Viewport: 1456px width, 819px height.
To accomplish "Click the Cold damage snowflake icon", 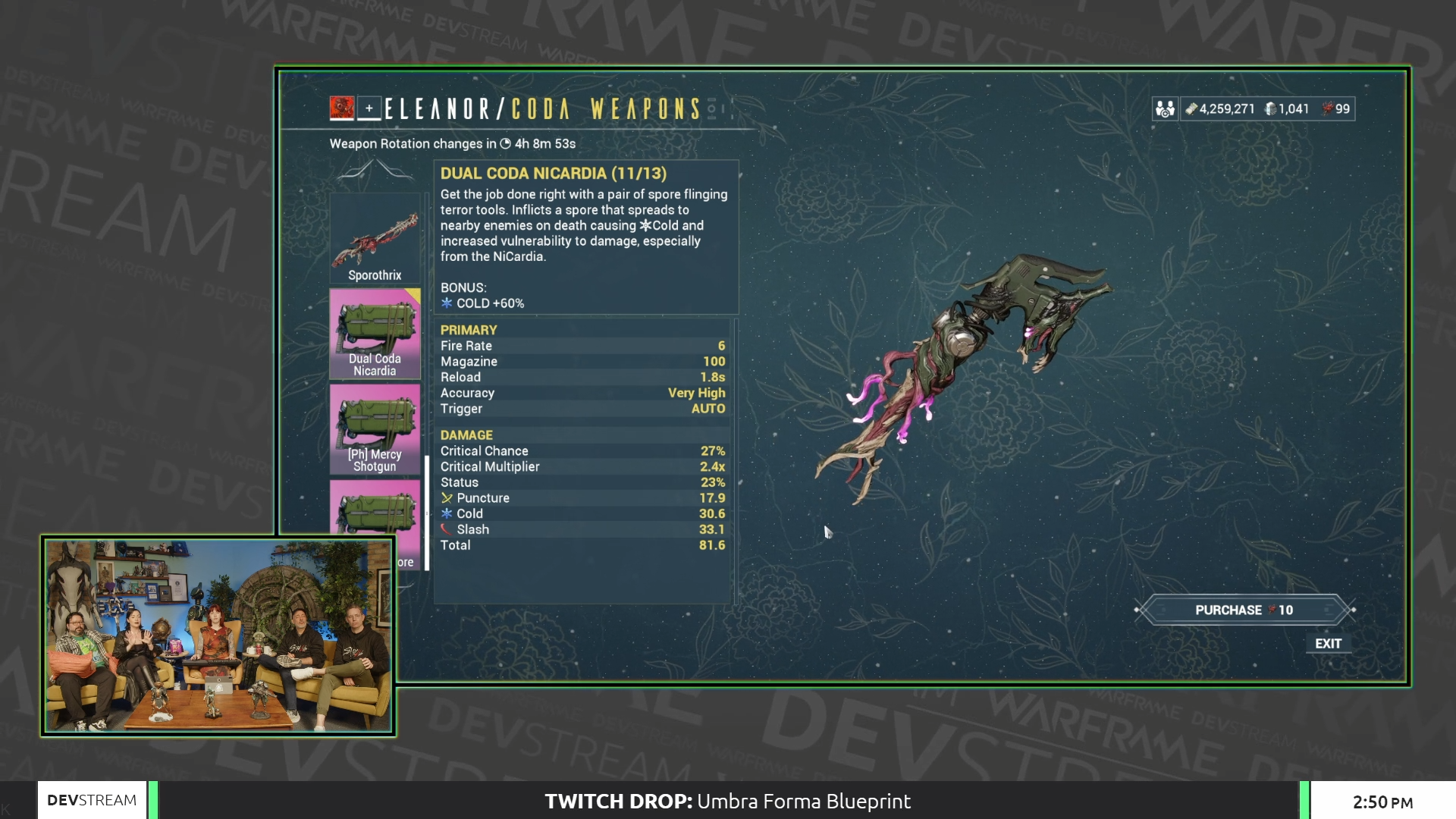I will click(447, 513).
